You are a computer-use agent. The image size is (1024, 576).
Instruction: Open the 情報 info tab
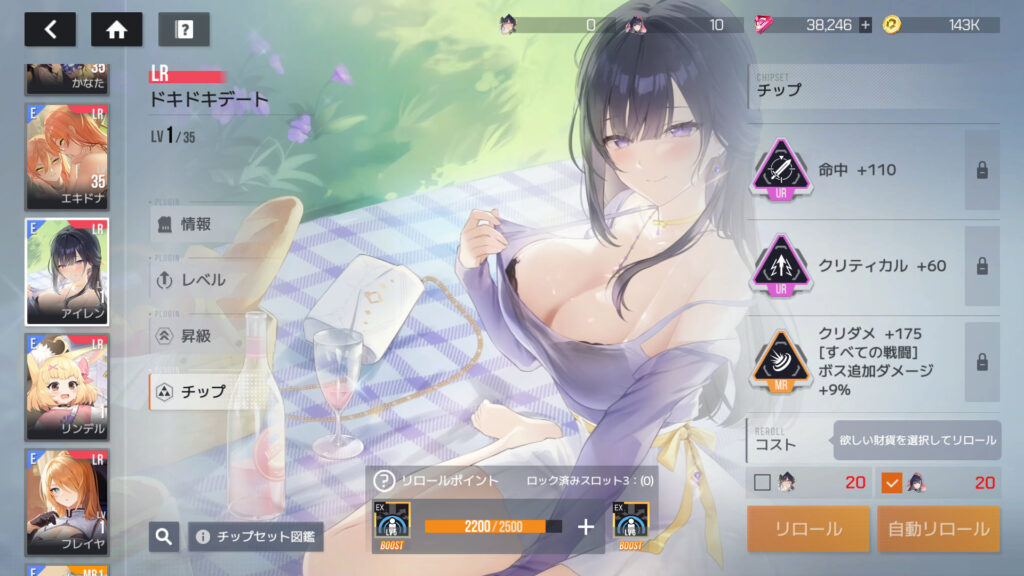click(196, 224)
